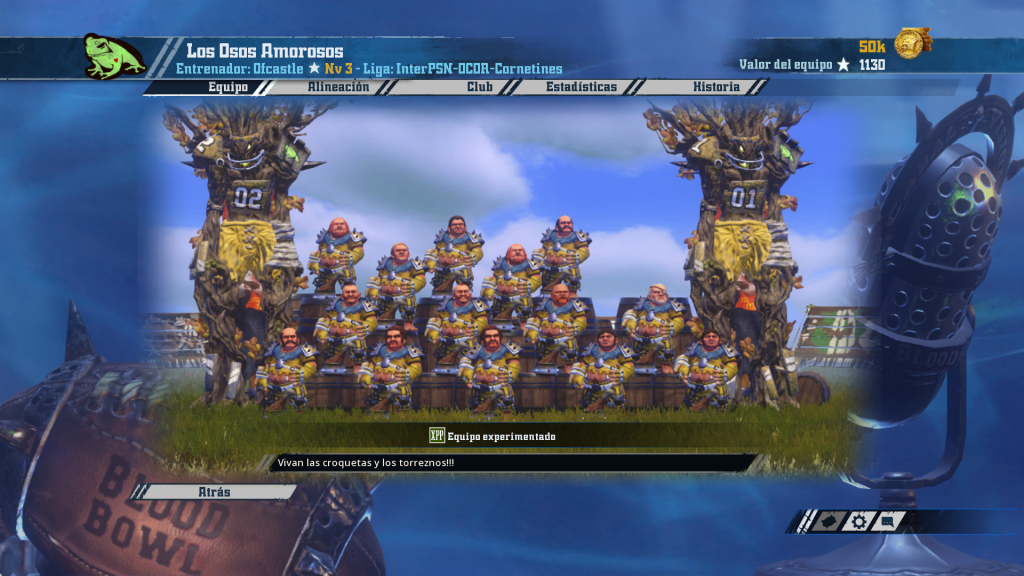Show the Estadísticas tab
This screenshot has width=1024, height=576.
click(x=581, y=87)
